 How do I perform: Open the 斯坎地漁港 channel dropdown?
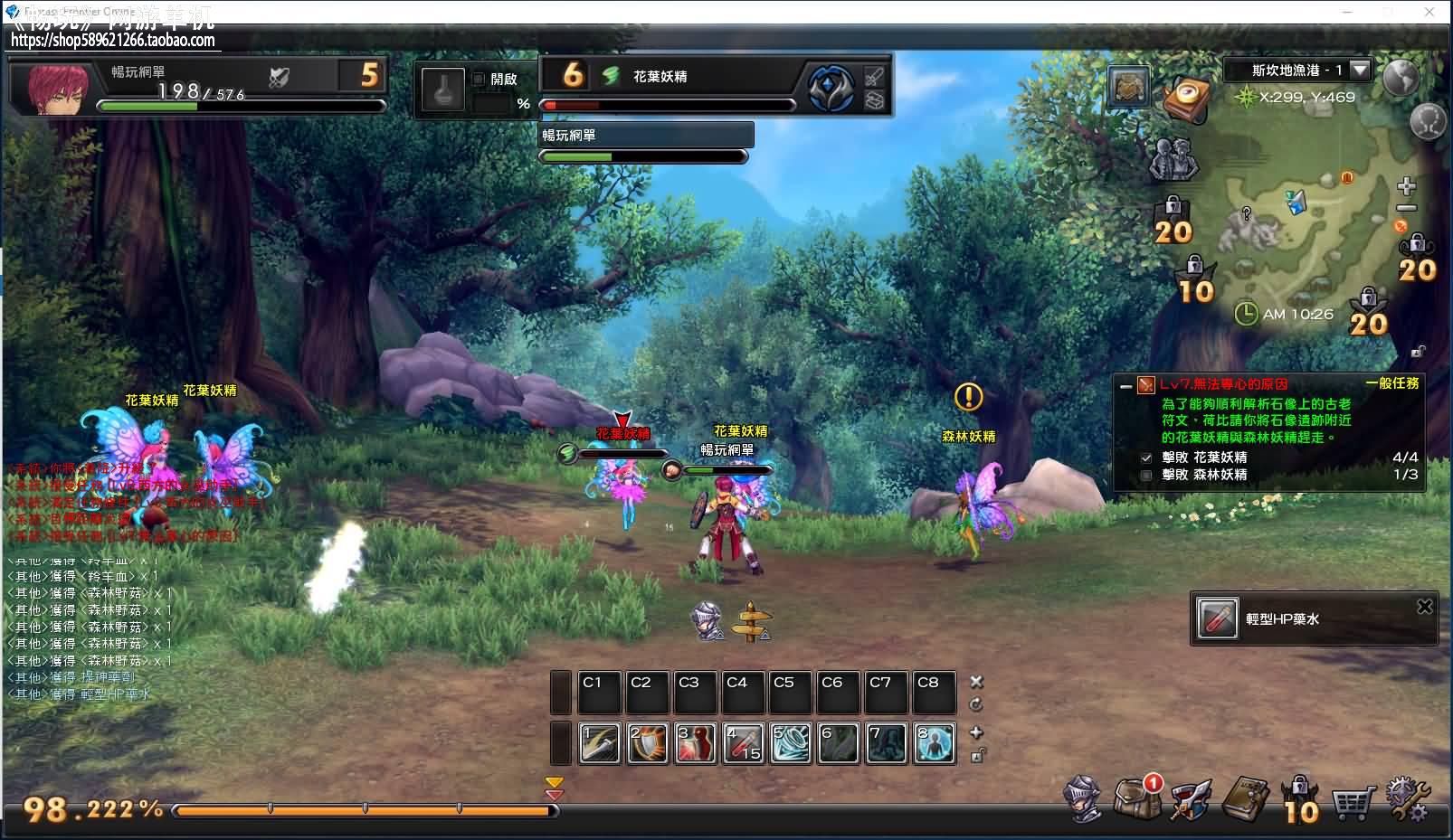pyautogui.click(x=1360, y=70)
